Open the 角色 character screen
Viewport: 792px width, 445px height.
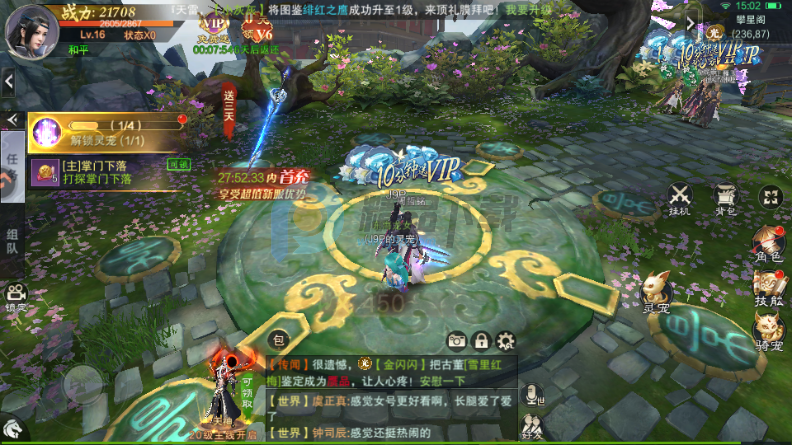pyautogui.click(x=767, y=246)
